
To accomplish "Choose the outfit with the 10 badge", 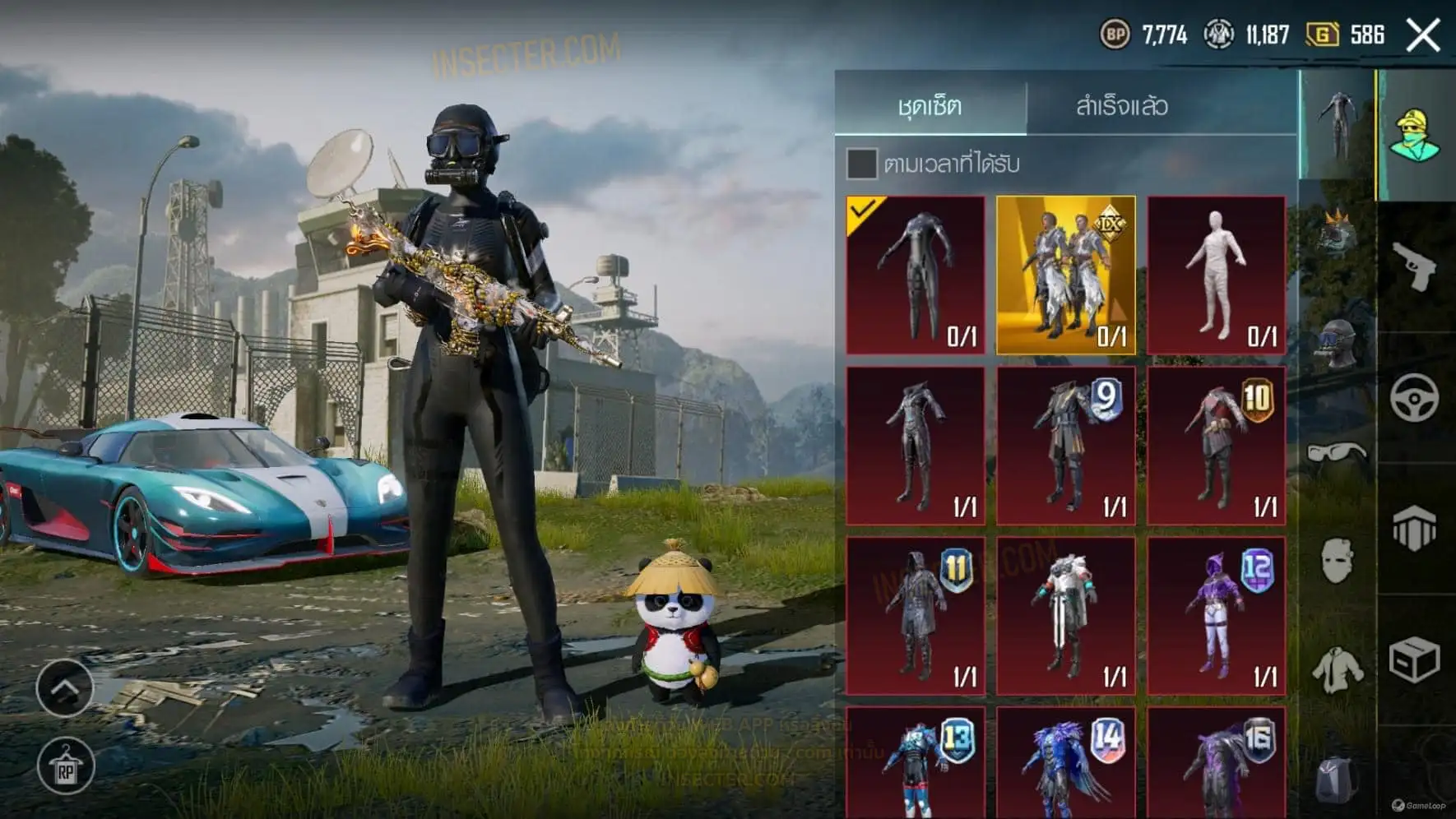I will (x=1217, y=446).
